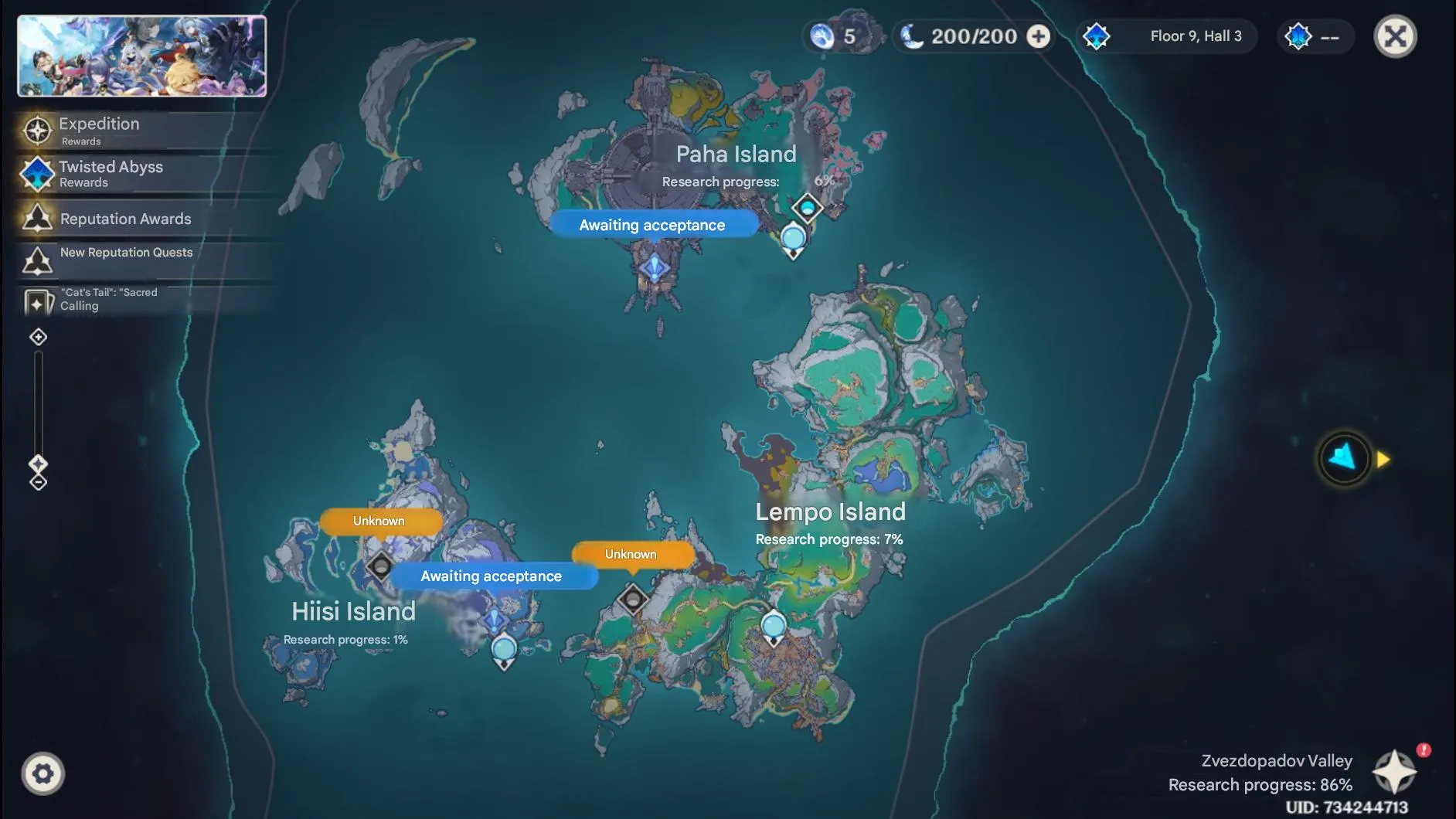The image size is (1456, 819).
Task: Open the Settings gear in the bottom corner
Action: coord(44,772)
